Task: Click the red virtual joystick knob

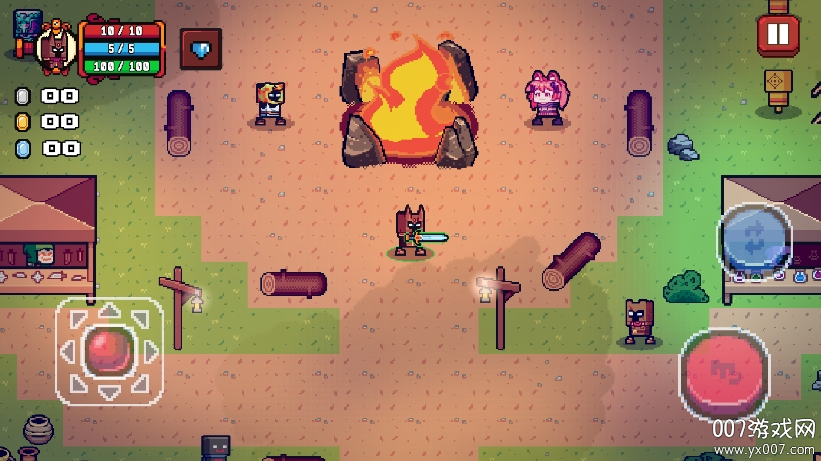Action: coord(104,350)
